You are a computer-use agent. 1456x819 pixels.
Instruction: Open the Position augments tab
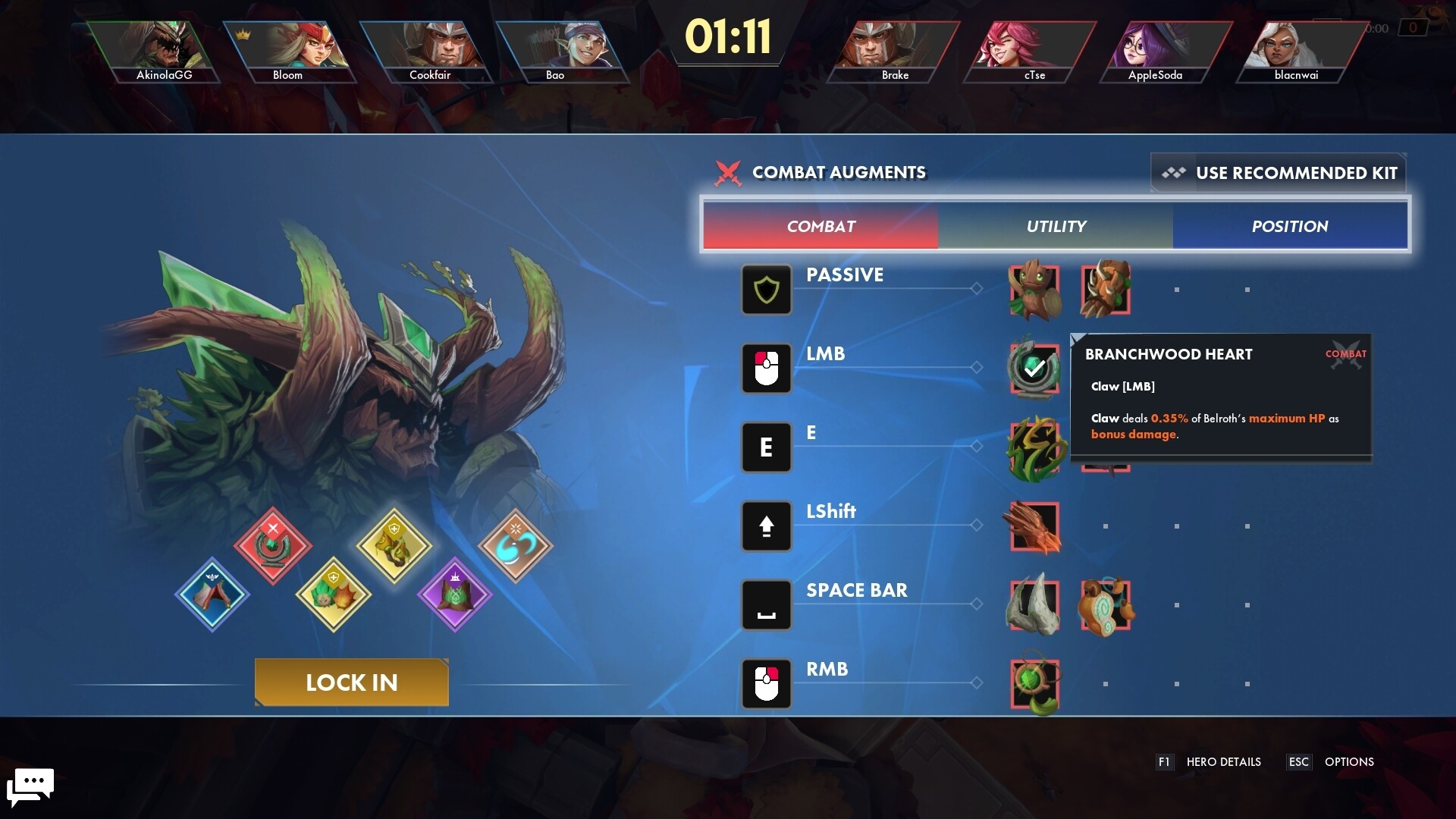(x=1289, y=226)
